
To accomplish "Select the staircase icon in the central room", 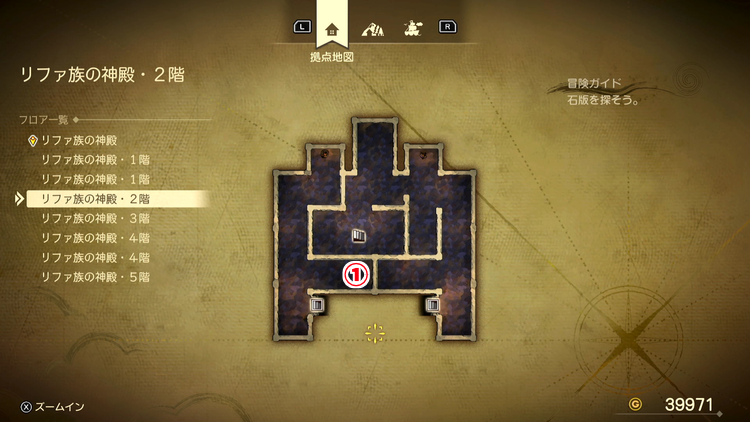I will click(x=359, y=236).
